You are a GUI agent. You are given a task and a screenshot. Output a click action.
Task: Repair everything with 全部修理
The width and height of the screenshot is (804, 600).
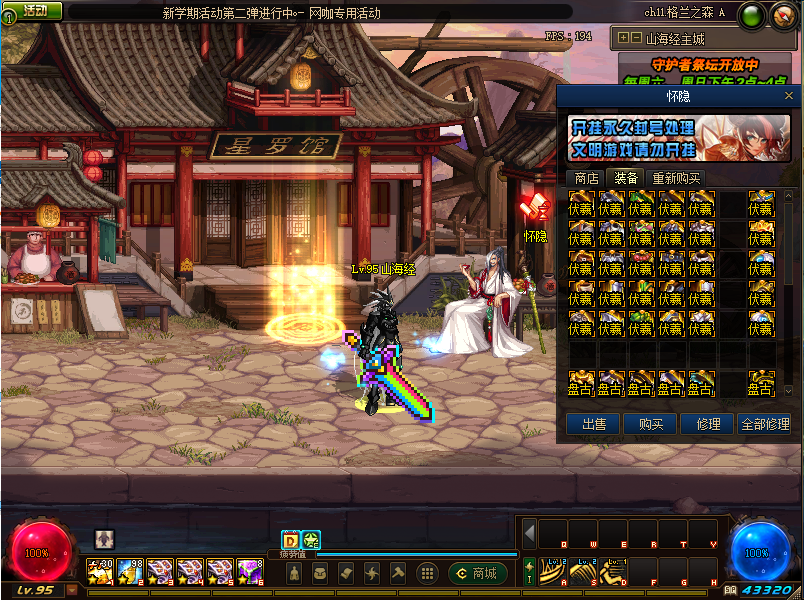click(x=765, y=424)
